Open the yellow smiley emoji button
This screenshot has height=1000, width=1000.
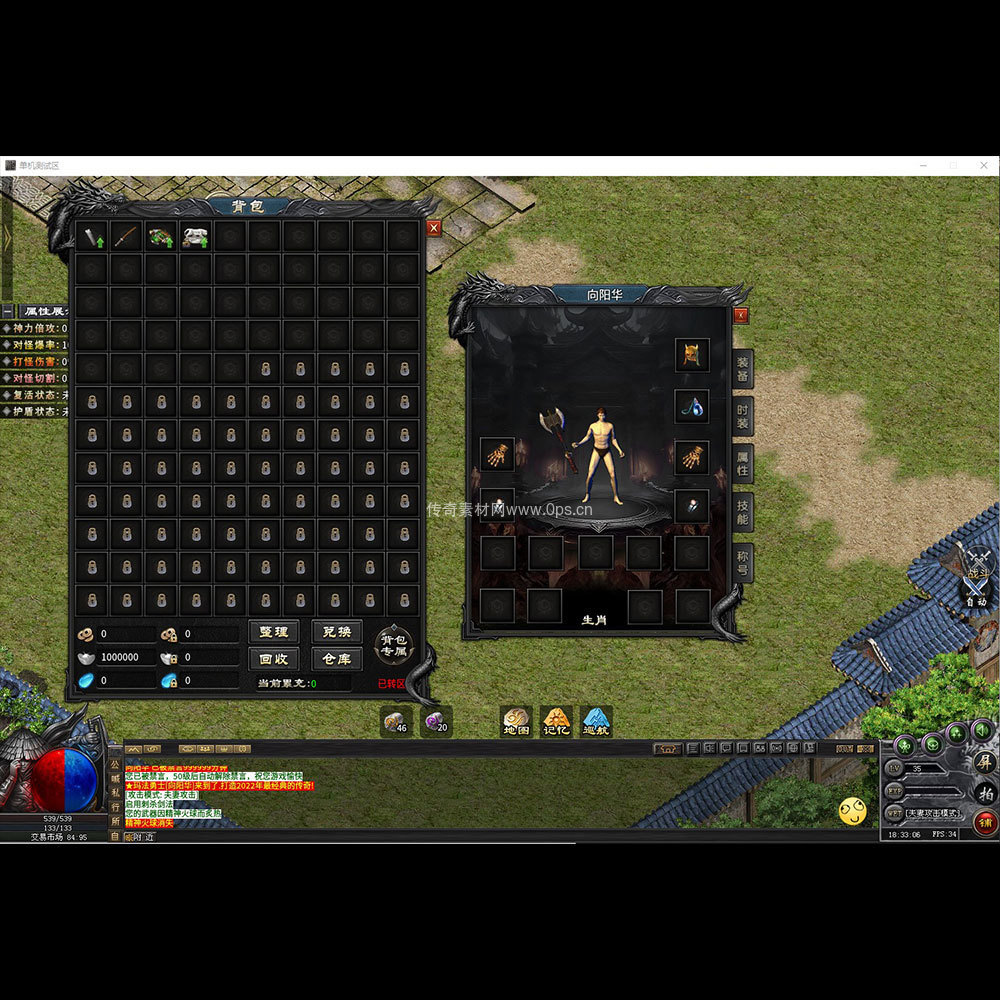tap(853, 811)
